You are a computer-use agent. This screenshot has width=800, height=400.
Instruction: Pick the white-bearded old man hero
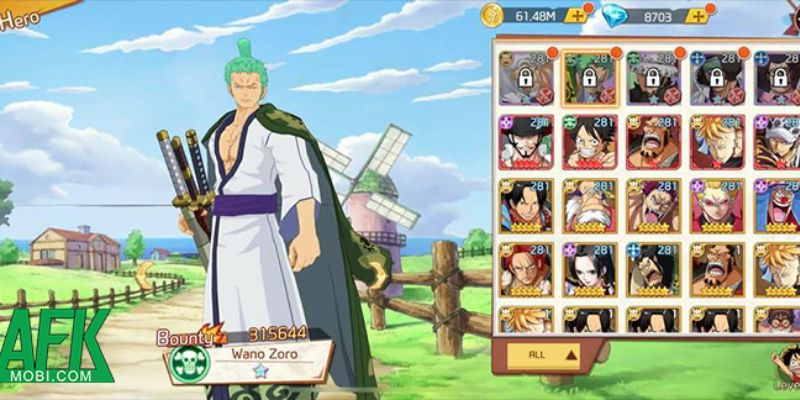click(x=588, y=206)
